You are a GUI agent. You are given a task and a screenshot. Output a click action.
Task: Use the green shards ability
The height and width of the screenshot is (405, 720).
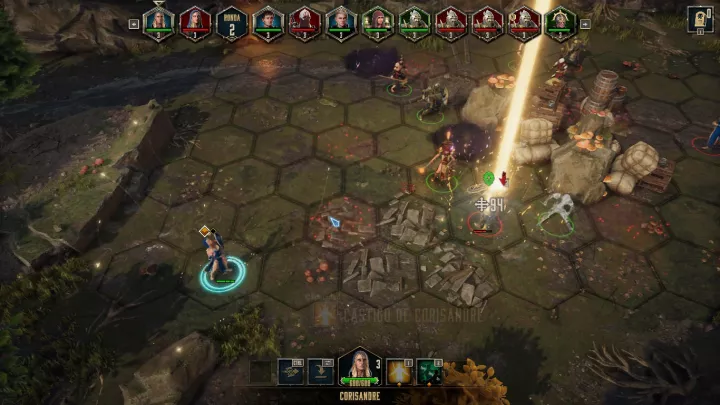point(430,372)
